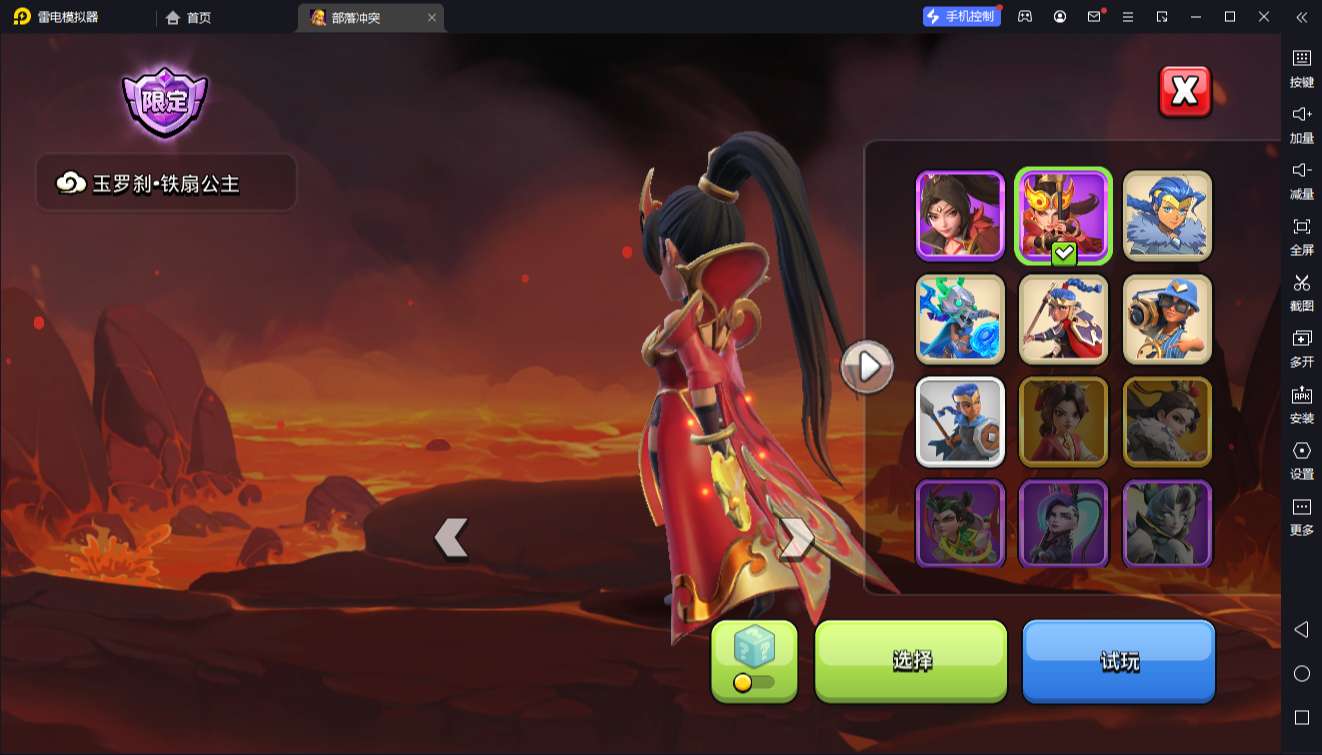Pick the boombox and sunglasses skin
The image size is (1322, 755).
click(x=1167, y=319)
